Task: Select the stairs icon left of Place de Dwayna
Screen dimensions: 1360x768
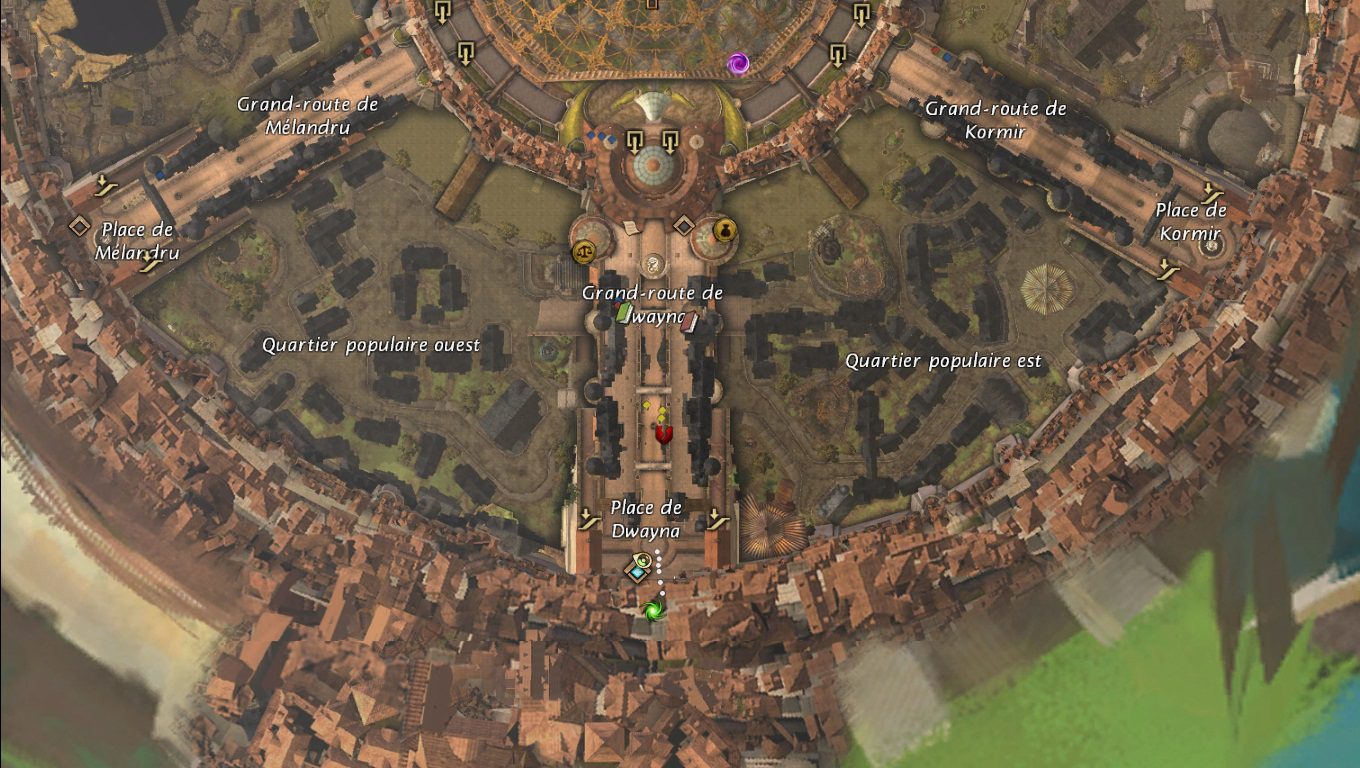Action: point(589,518)
